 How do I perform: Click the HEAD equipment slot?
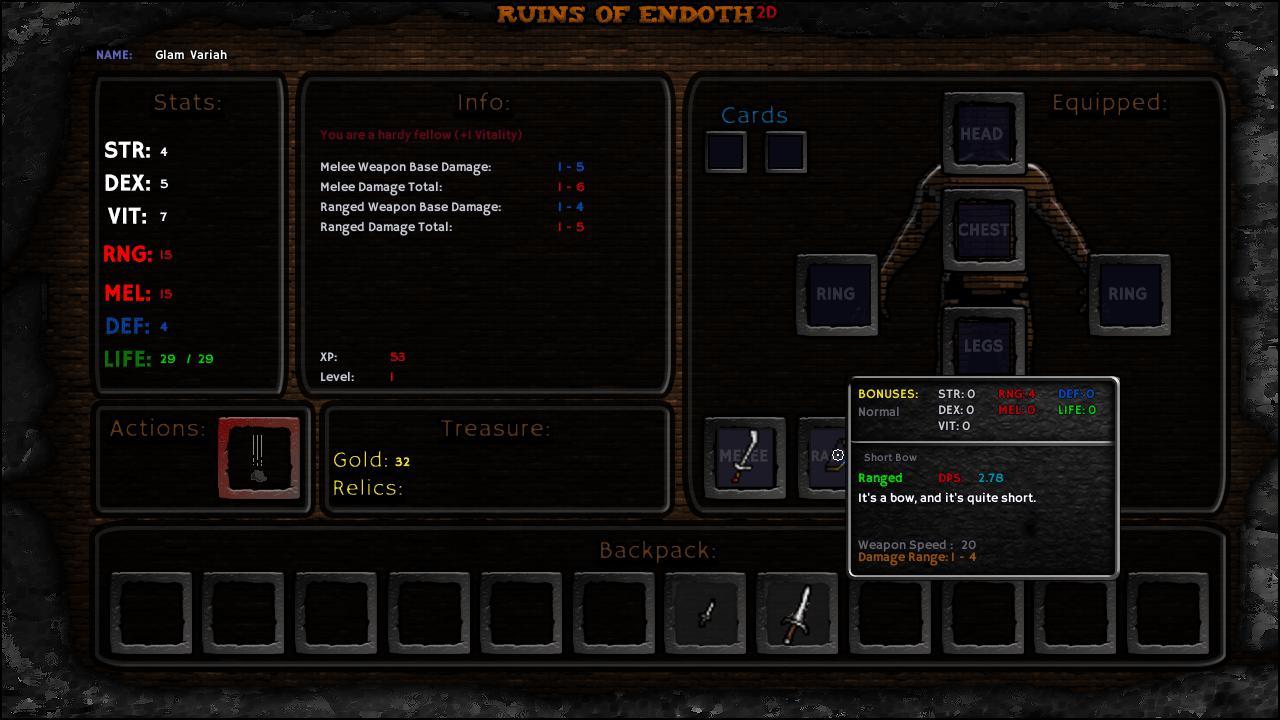pos(983,133)
